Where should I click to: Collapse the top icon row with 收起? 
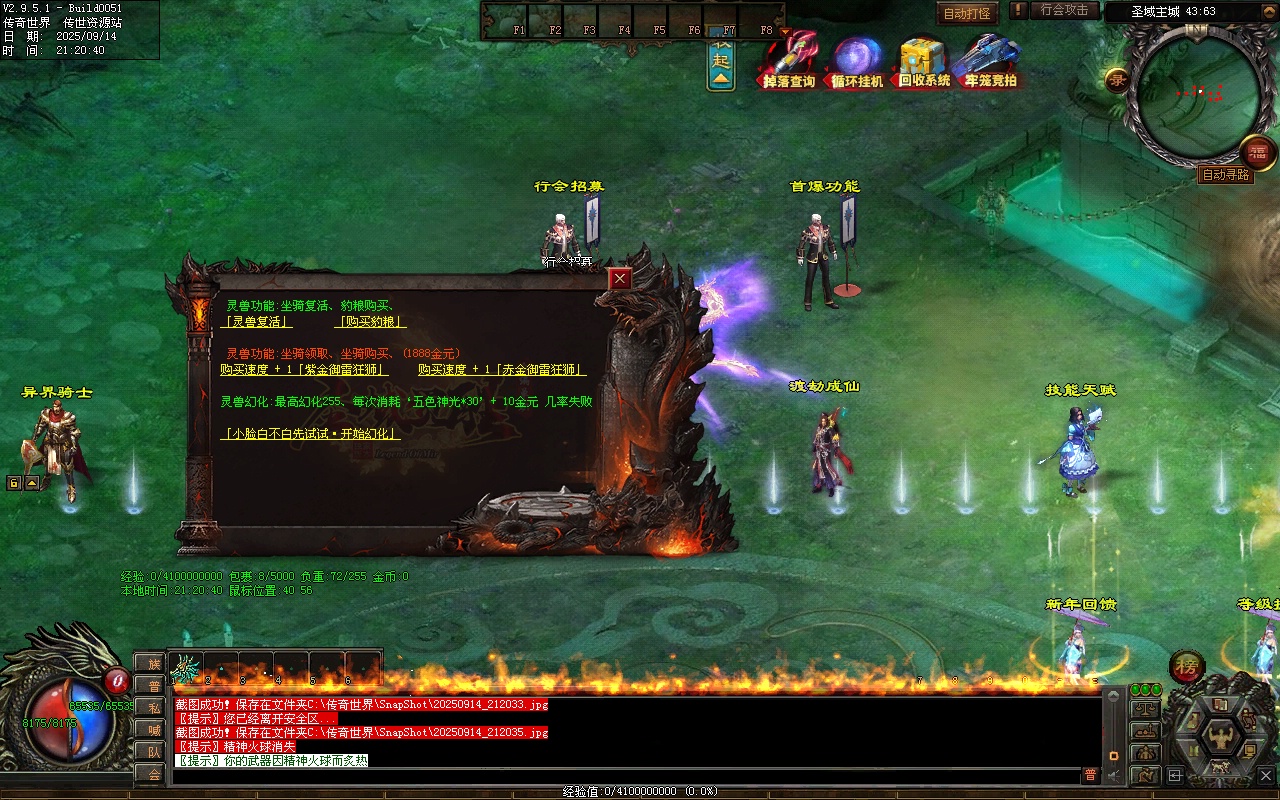point(721,61)
